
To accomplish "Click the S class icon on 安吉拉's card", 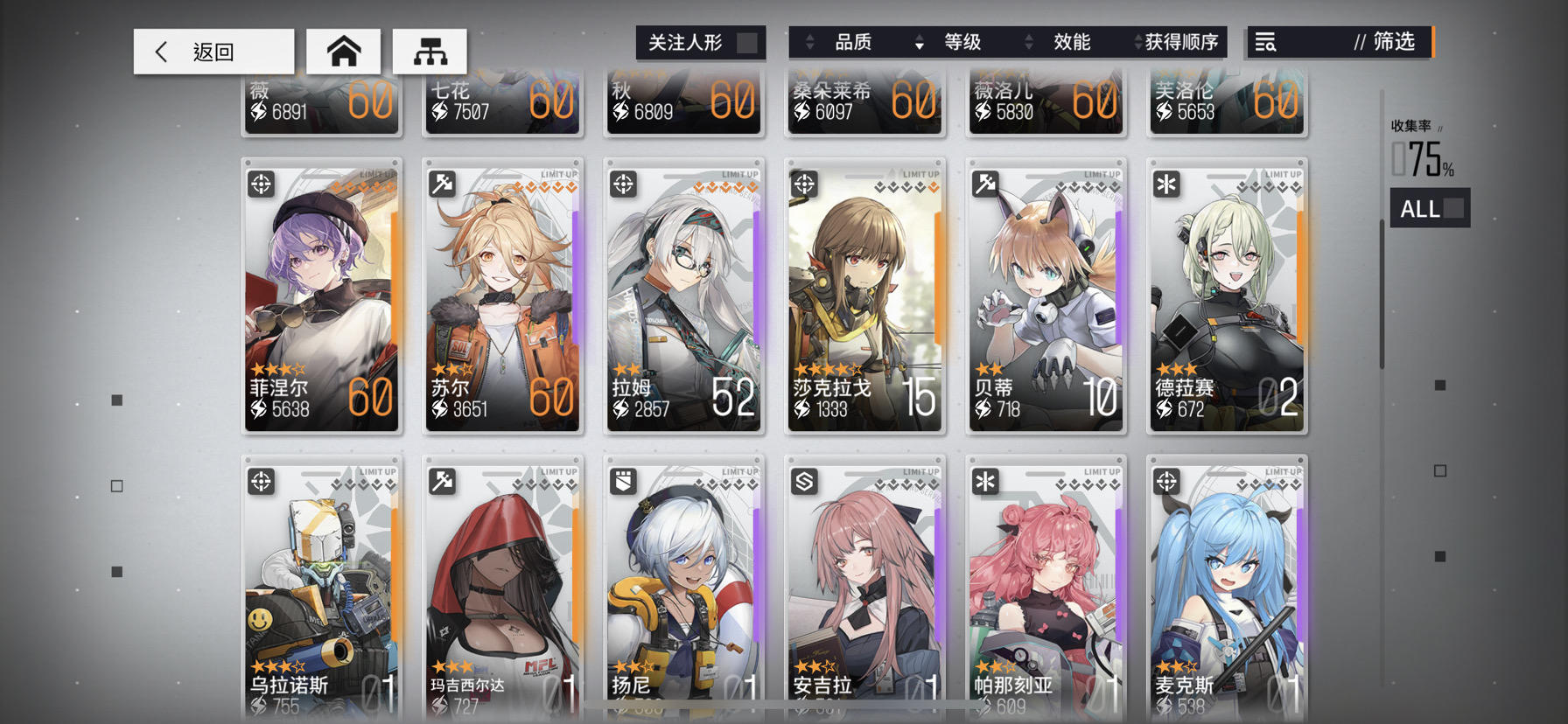I will 804,479.
